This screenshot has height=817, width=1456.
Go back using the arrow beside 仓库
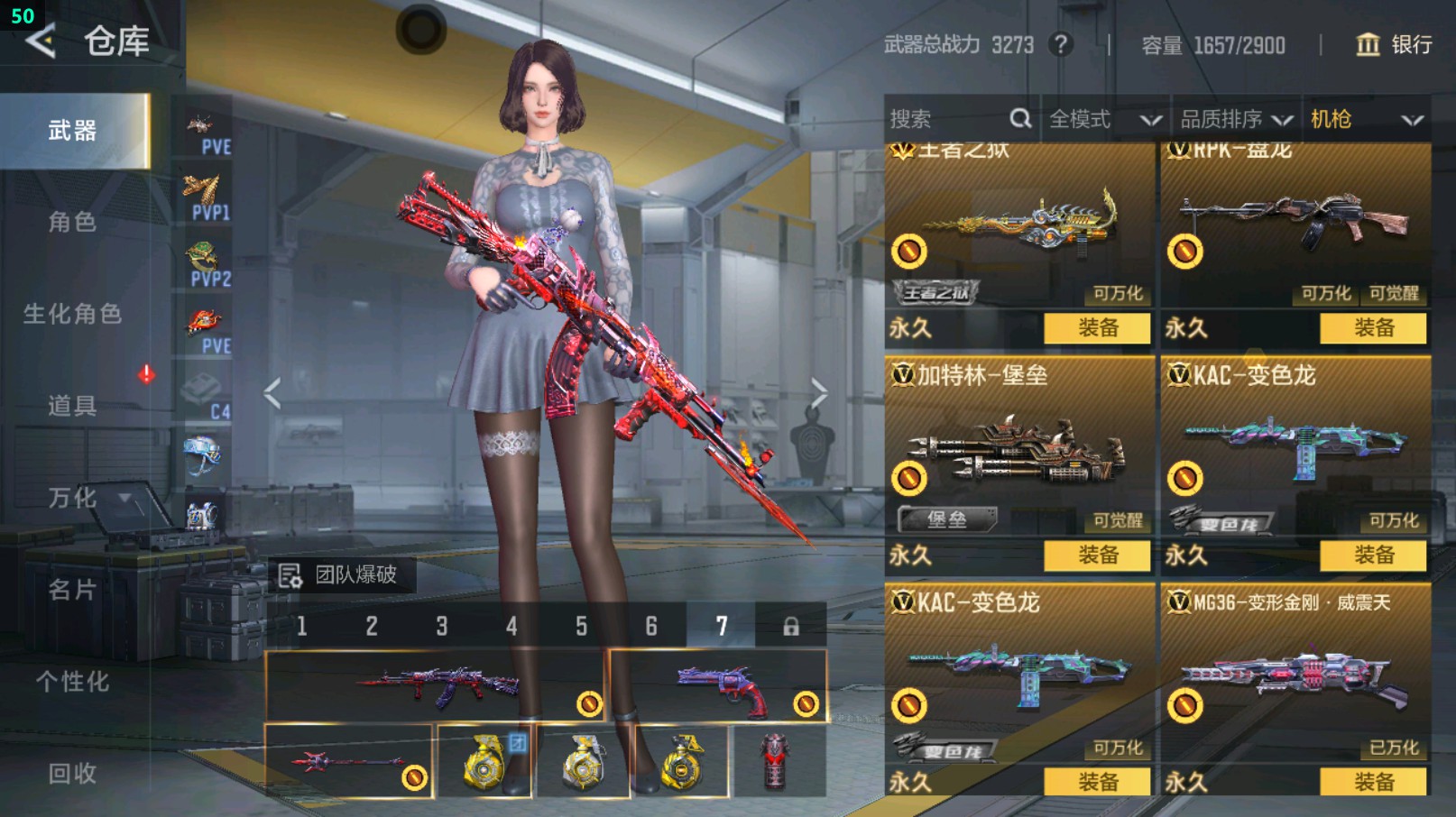[41, 41]
